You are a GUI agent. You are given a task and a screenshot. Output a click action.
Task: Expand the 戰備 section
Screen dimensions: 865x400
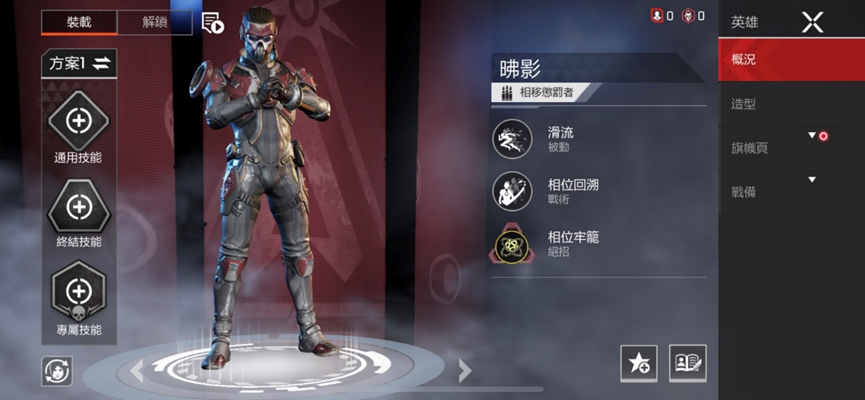(790, 192)
